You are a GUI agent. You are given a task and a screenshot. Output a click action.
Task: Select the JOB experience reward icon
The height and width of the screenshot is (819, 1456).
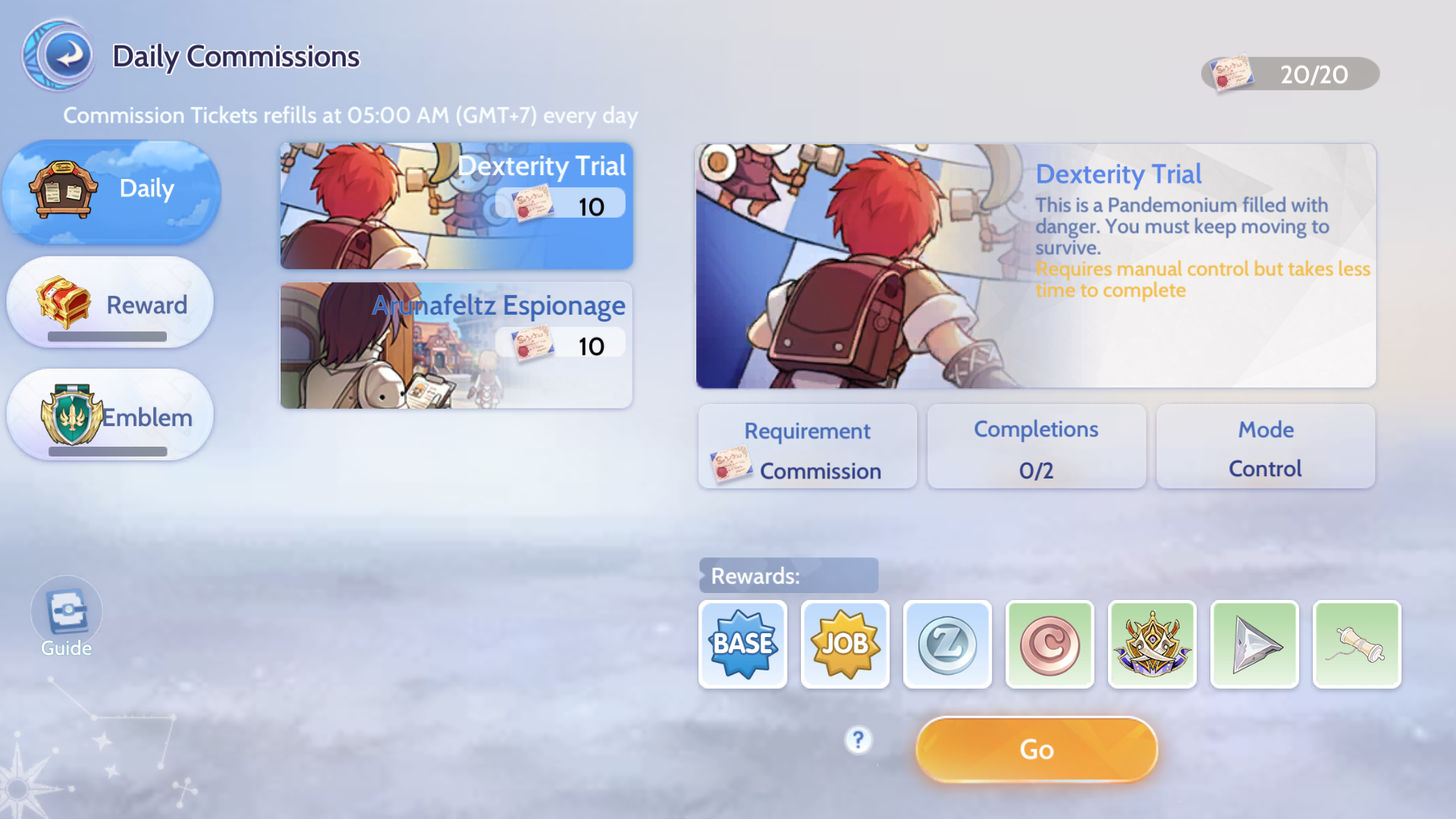(845, 644)
